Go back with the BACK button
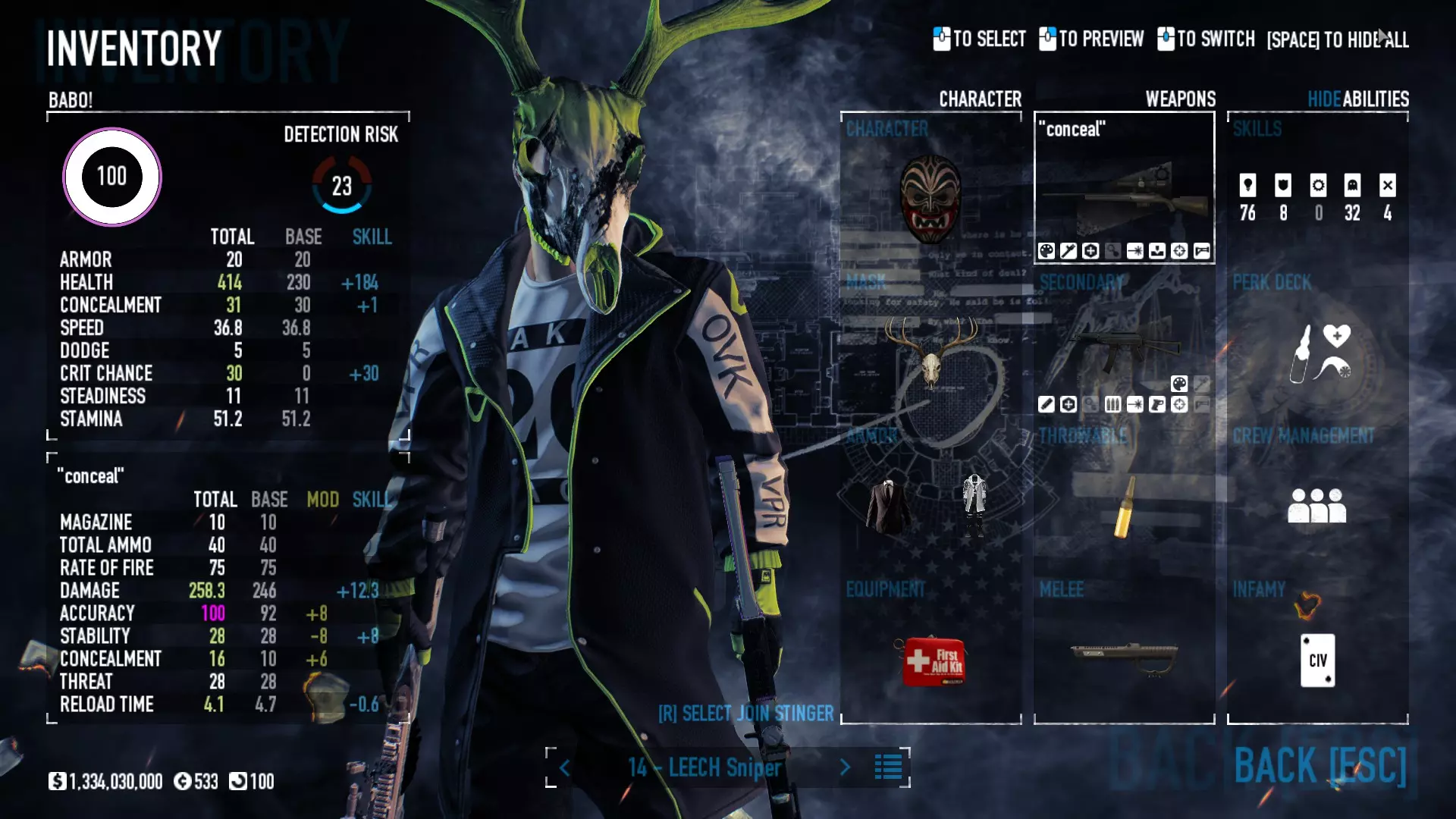The height and width of the screenshot is (819, 1456). 1319,766
